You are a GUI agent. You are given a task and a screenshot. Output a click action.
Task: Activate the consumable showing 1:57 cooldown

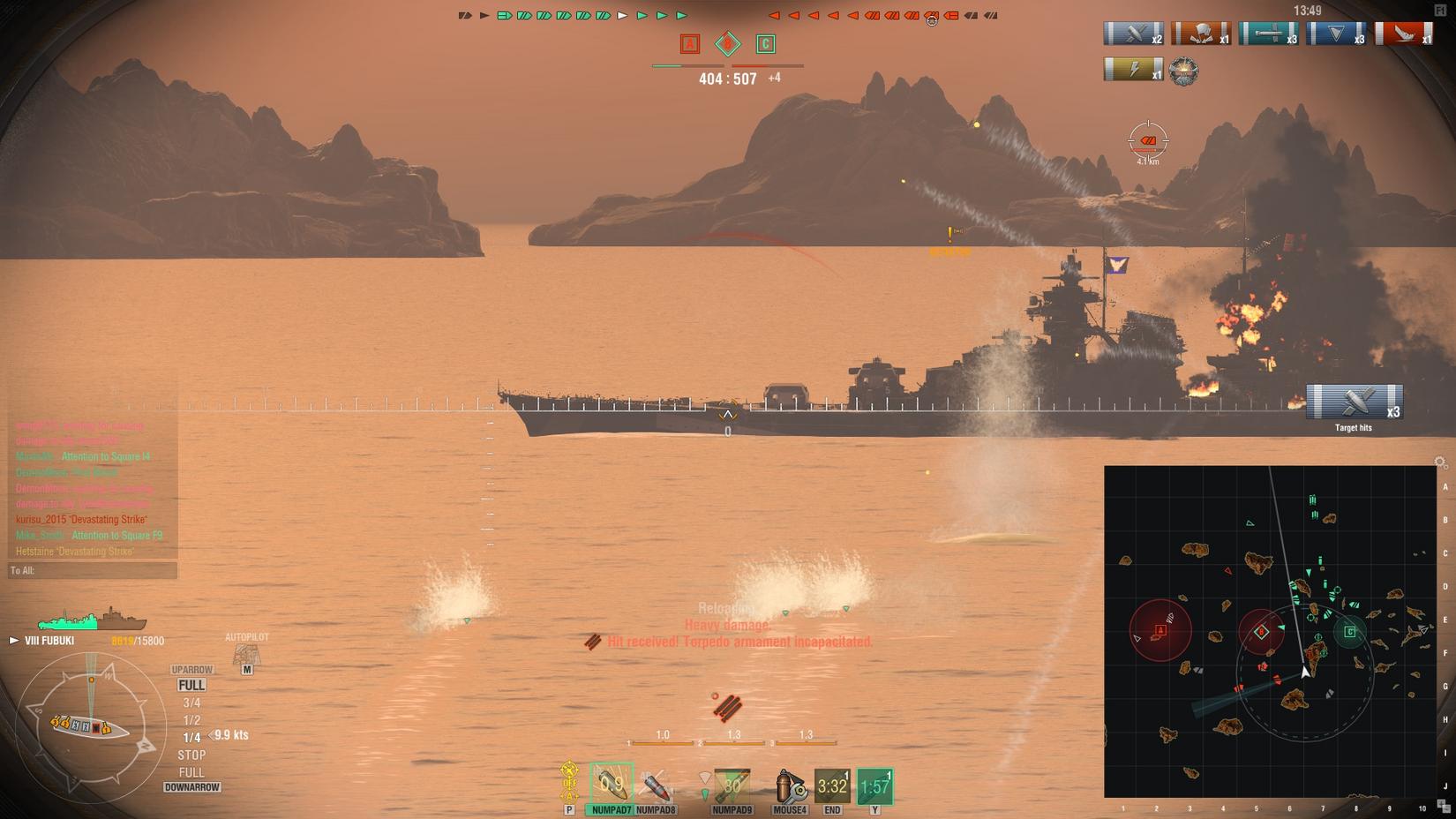pyautogui.click(x=874, y=785)
